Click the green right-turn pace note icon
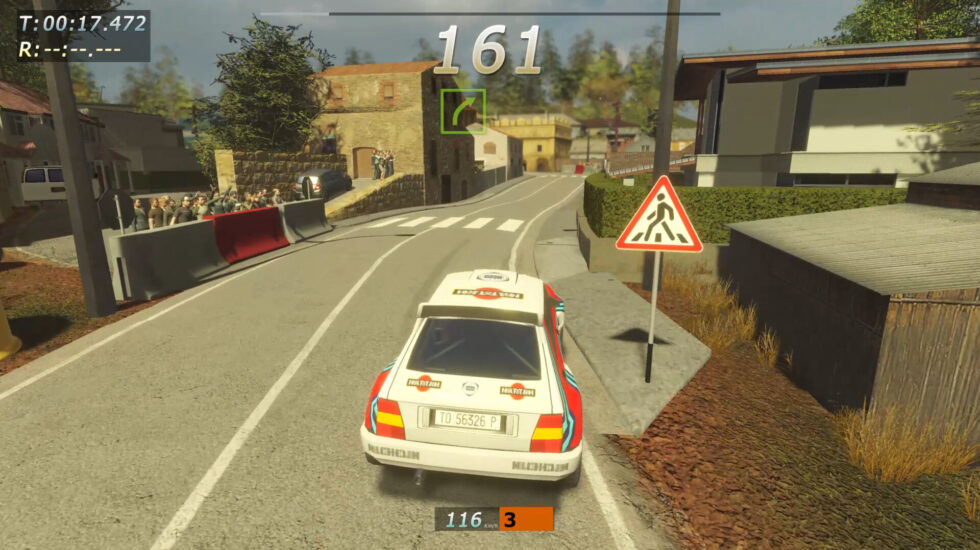The image size is (980, 550). [x=463, y=111]
